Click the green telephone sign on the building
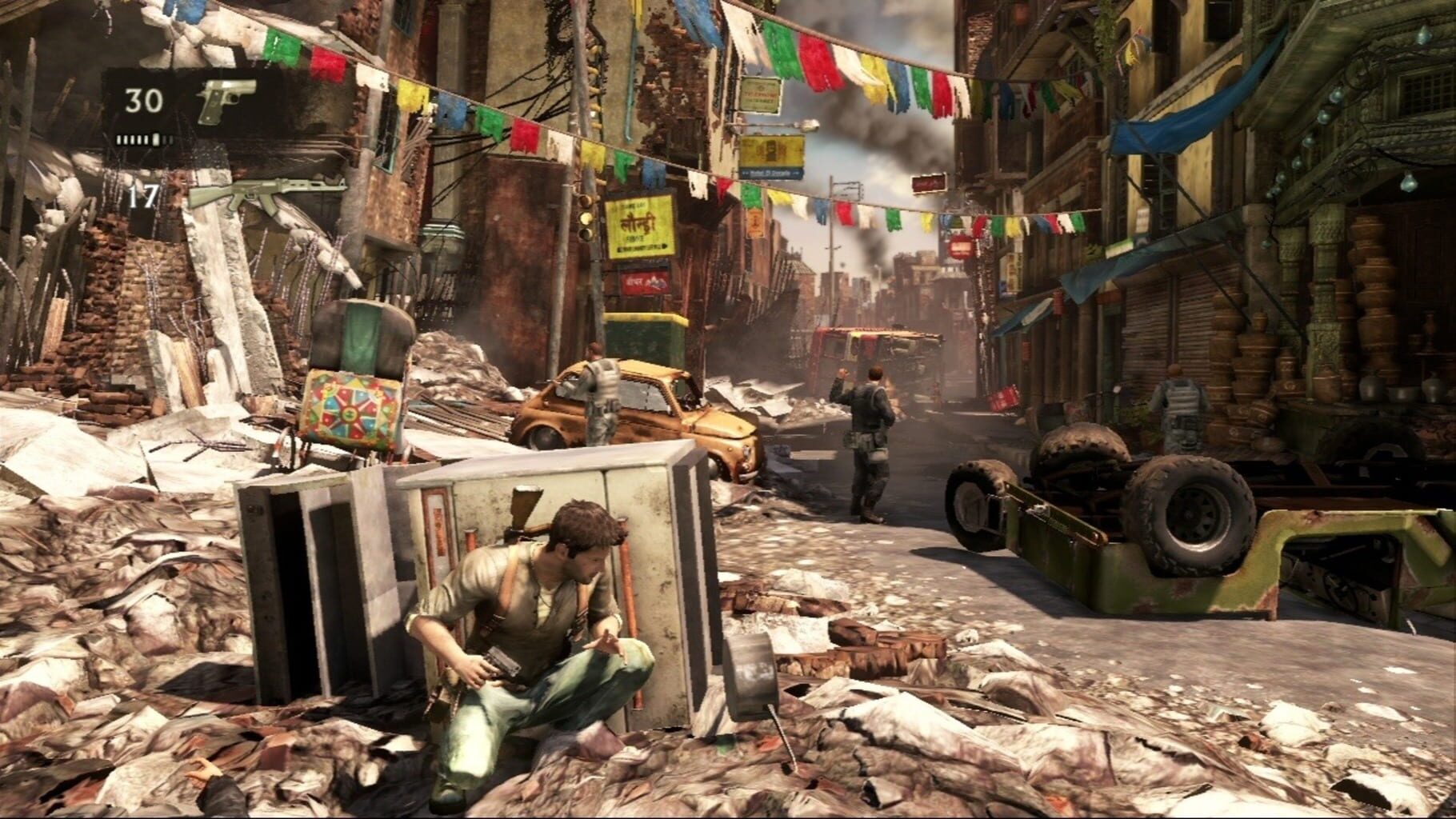Viewport: 1456px width, 819px height. [x=760, y=95]
